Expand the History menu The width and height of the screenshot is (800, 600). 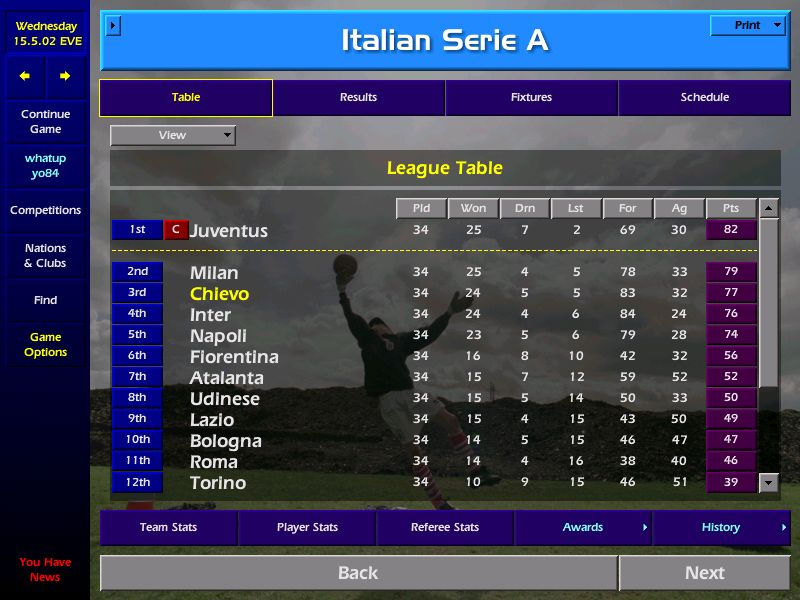[721, 528]
